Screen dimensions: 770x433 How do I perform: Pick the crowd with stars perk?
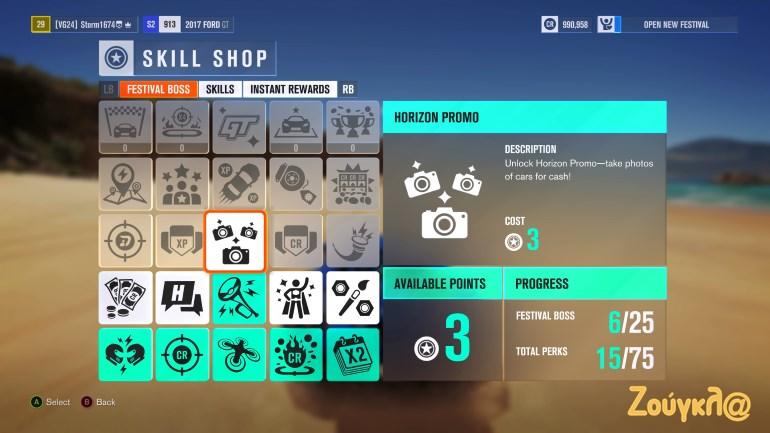point(183,184)
